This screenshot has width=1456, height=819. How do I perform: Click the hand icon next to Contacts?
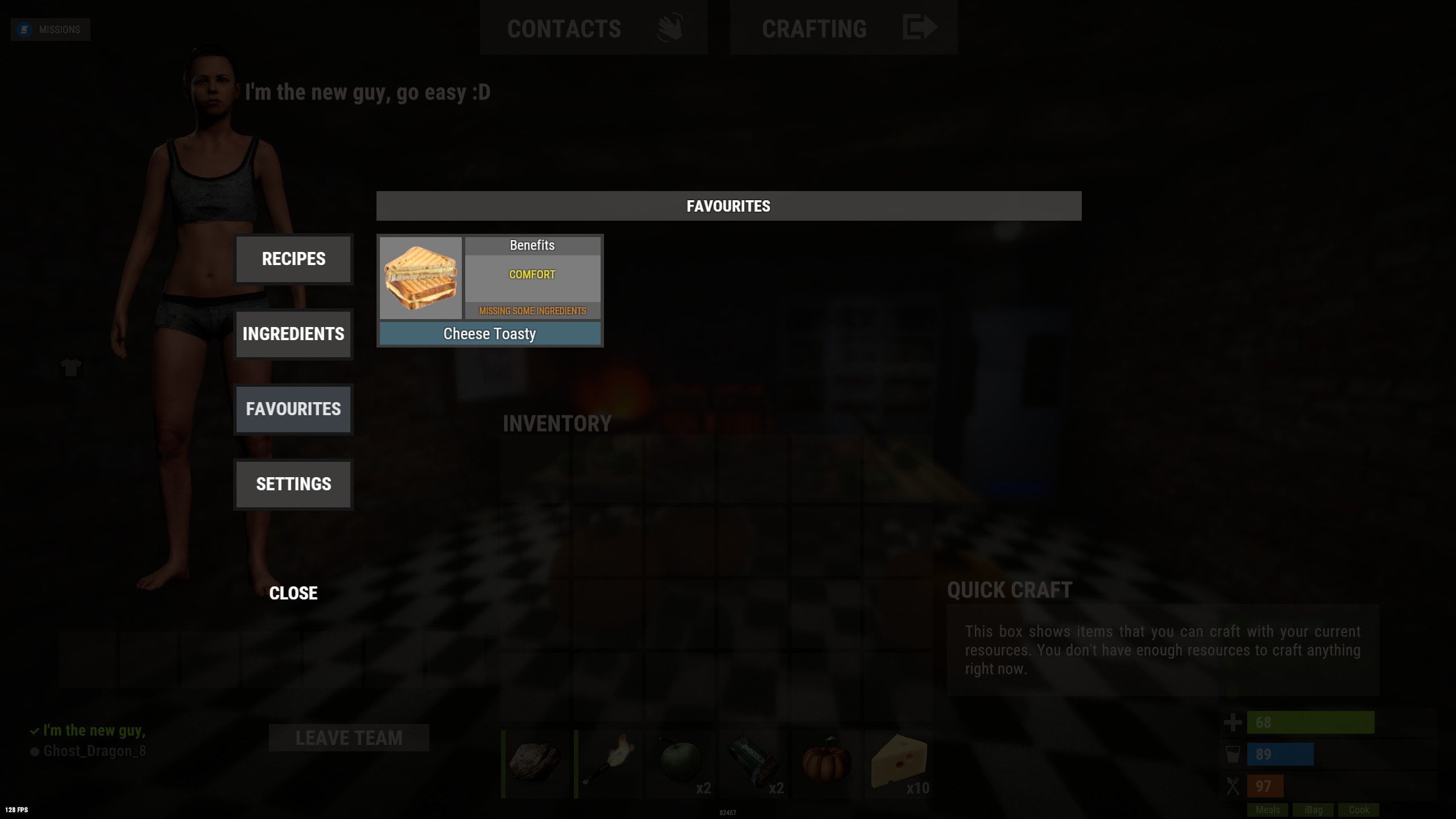(x=670, y=27)
